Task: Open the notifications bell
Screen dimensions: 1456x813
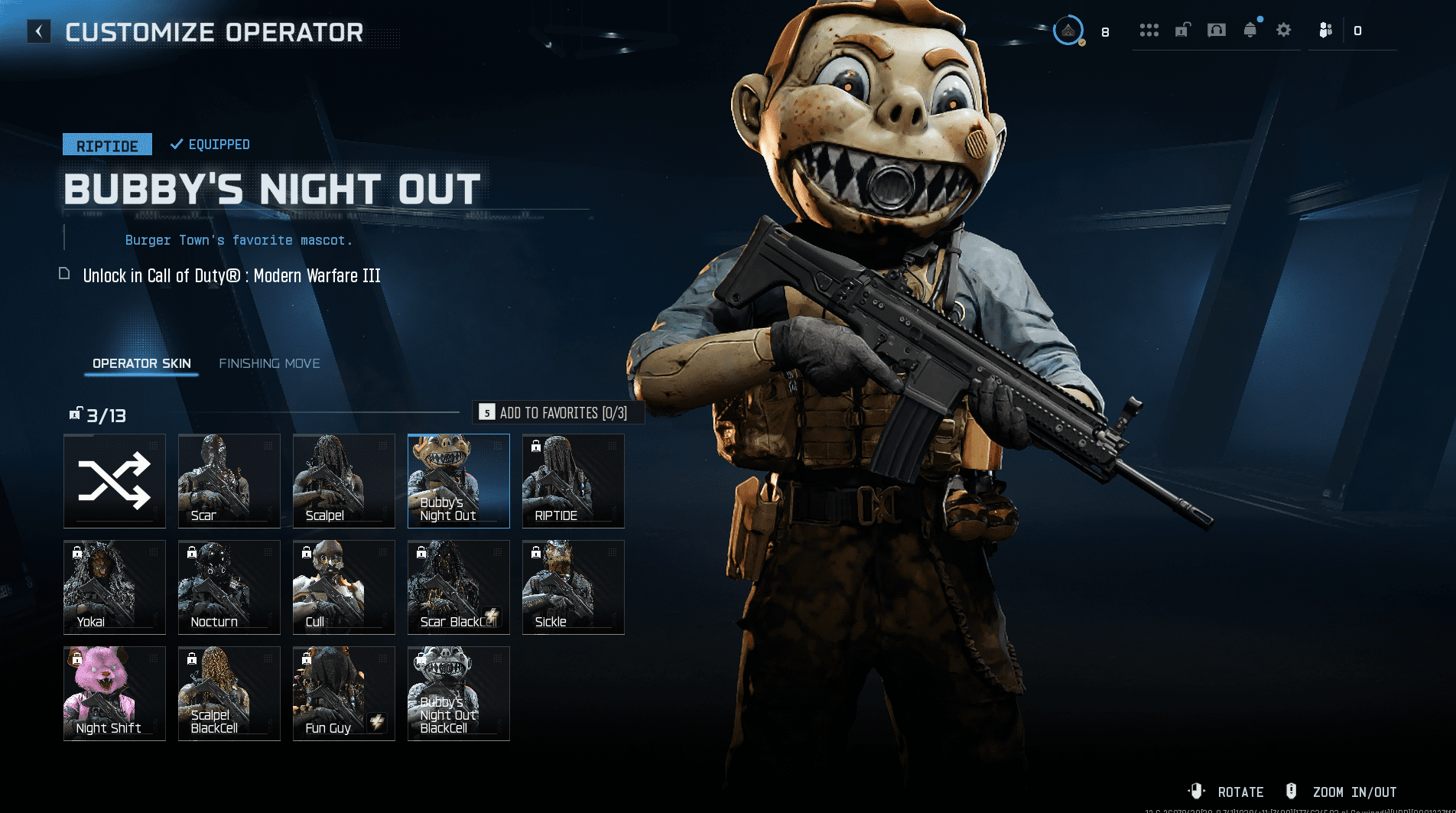Action: point(1250,31)
